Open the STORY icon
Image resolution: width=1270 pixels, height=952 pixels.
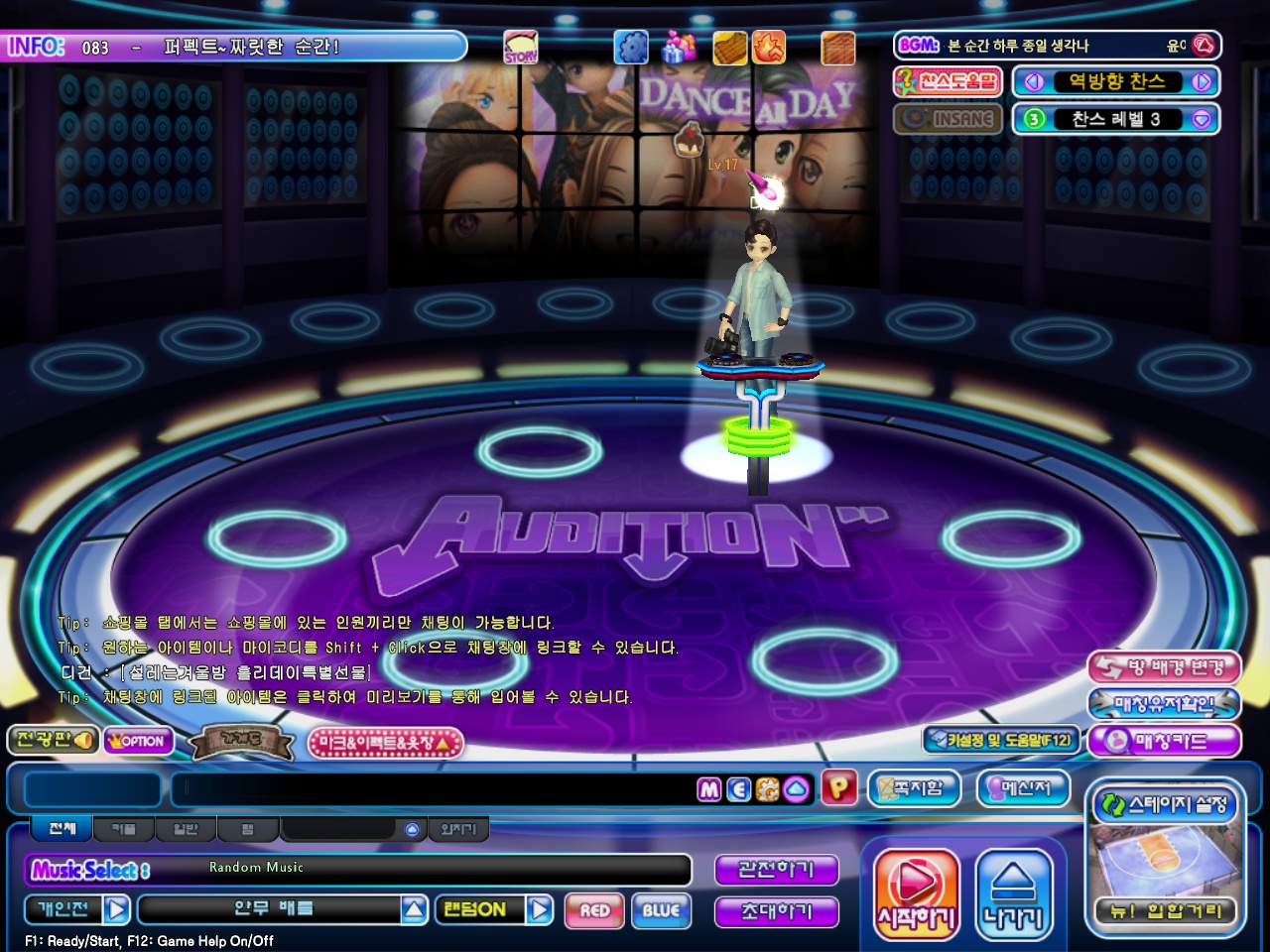pyautogui.click(x=520, y=47)
